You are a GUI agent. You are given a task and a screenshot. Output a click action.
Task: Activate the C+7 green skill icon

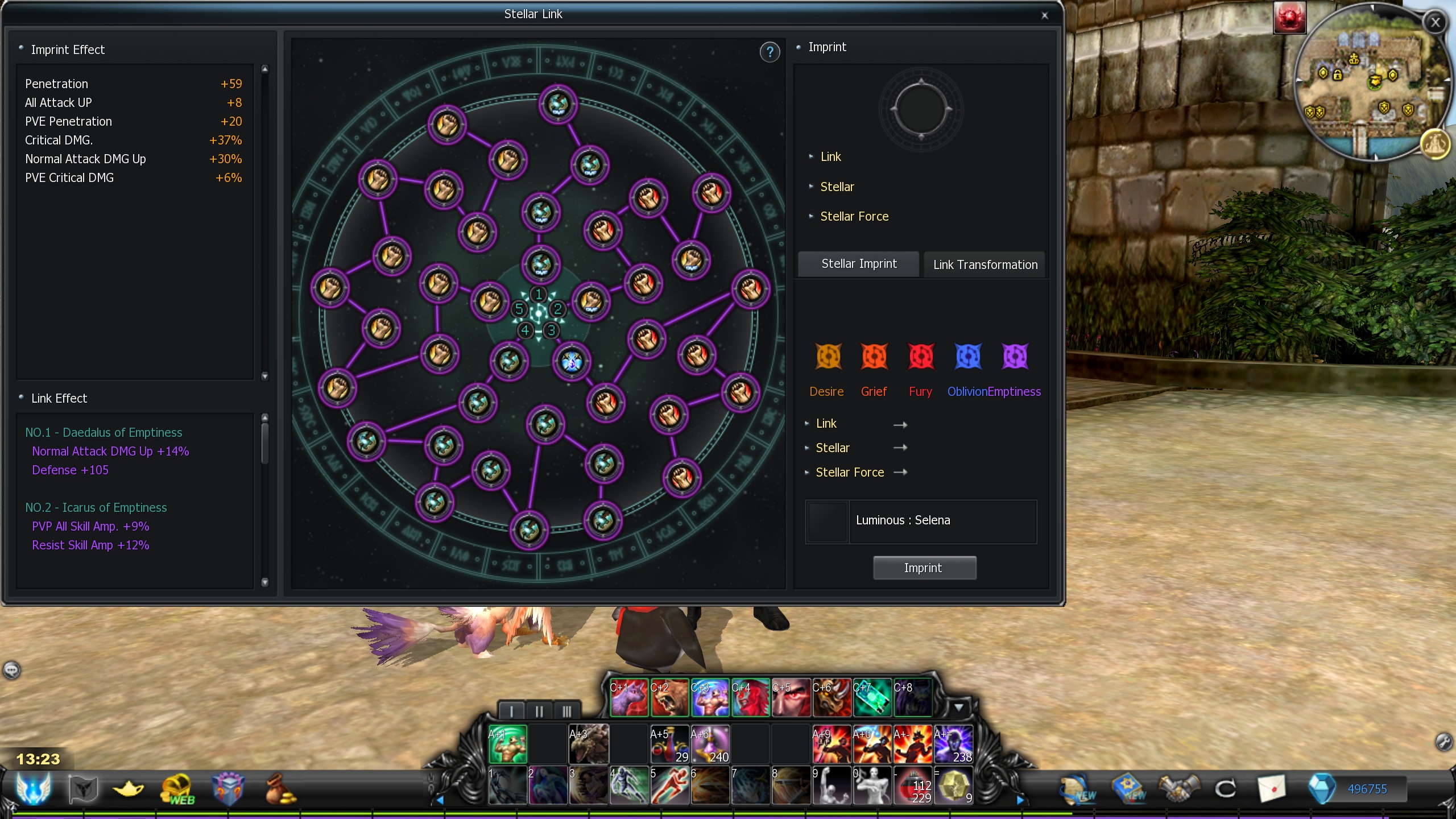(872, 697)
